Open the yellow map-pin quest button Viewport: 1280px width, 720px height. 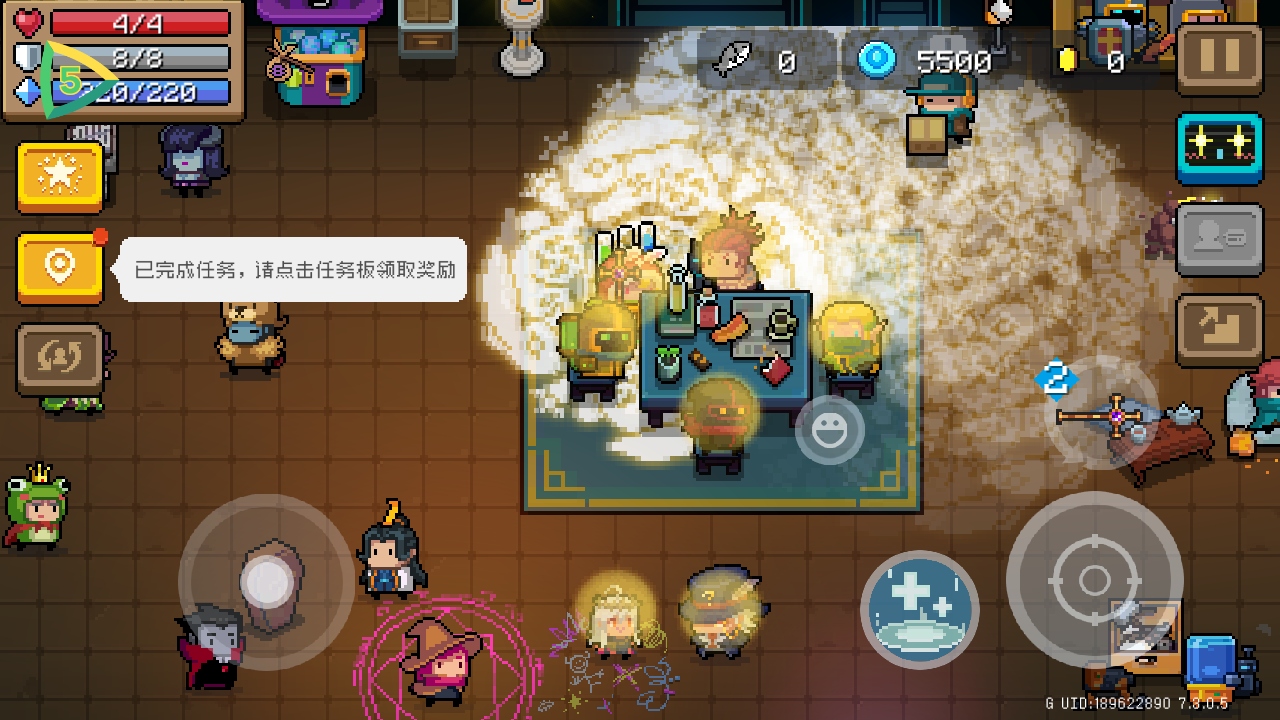60,267
